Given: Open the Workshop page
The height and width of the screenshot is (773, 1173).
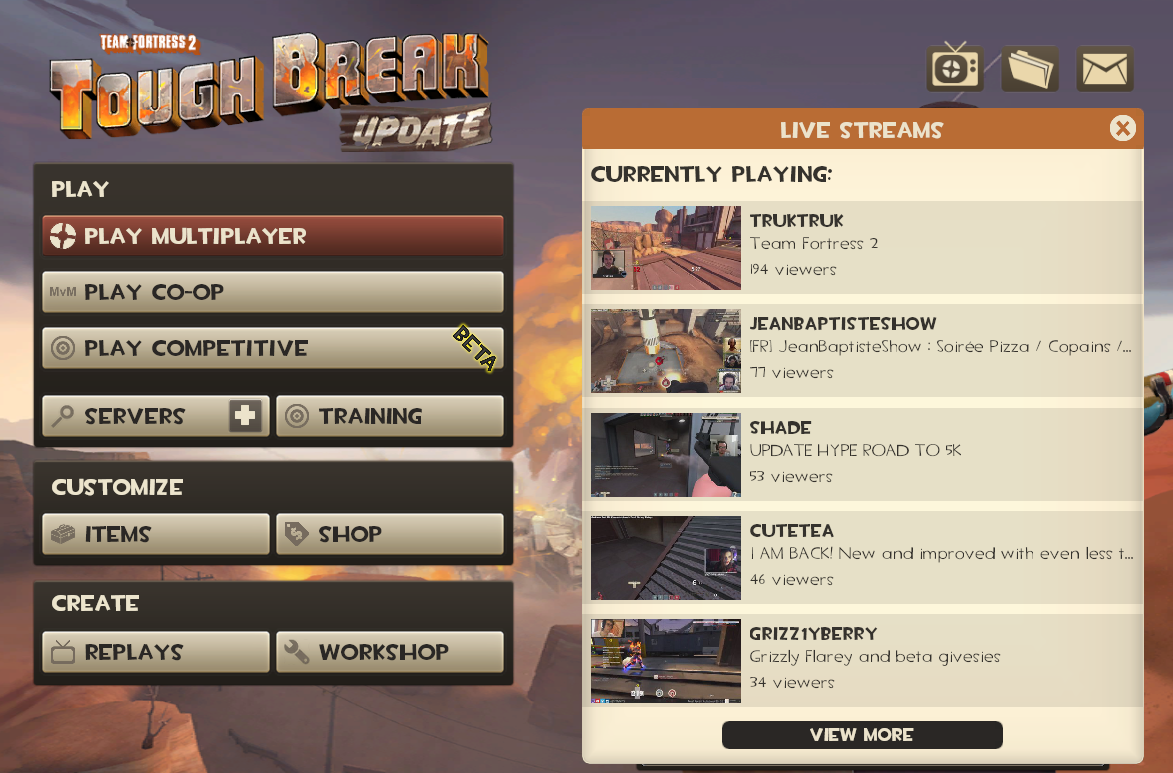Looking at the screenshot, I should coord(389,652).
